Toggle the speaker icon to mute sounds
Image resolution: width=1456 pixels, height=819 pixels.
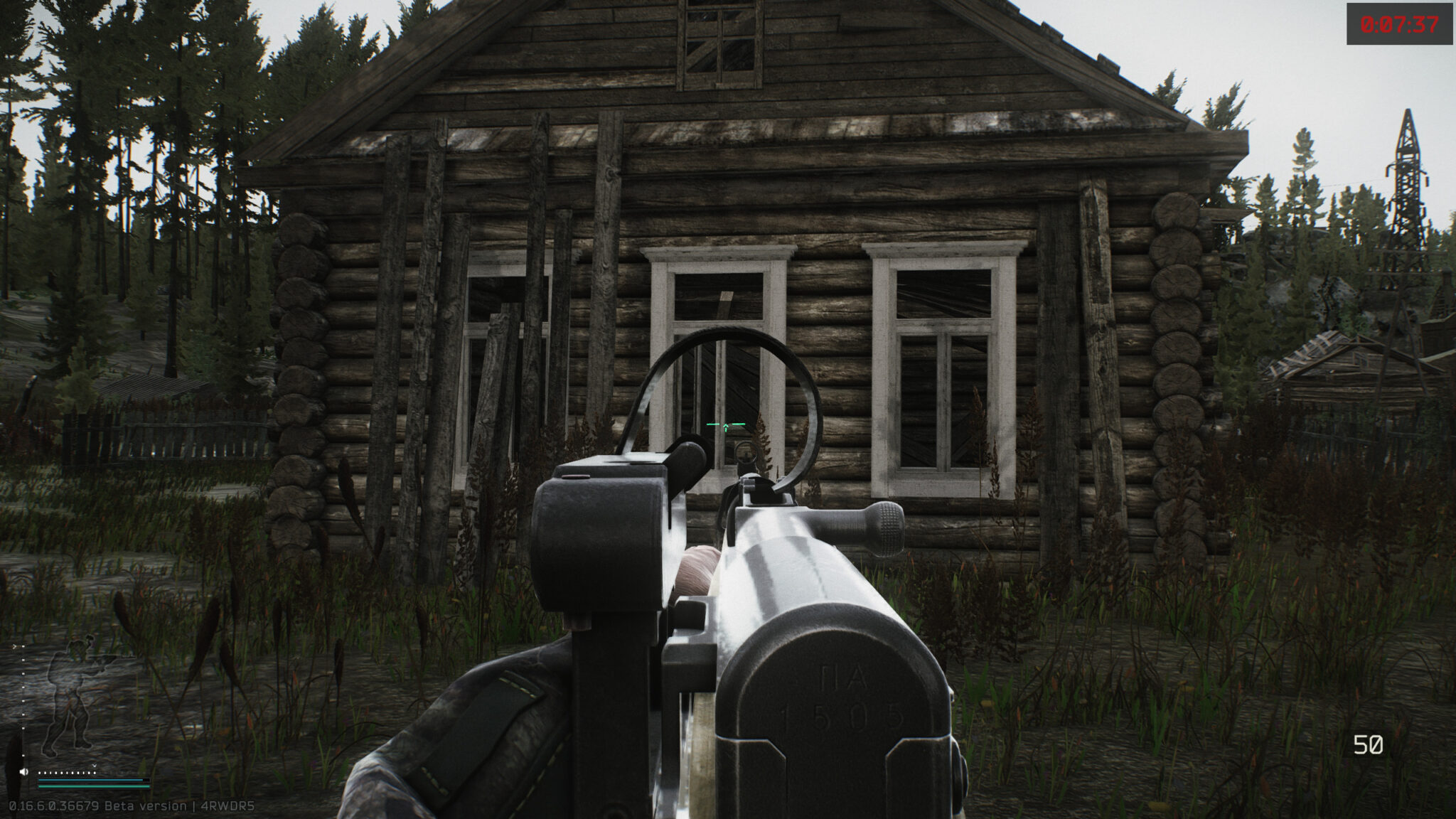(x=23, y=771)
